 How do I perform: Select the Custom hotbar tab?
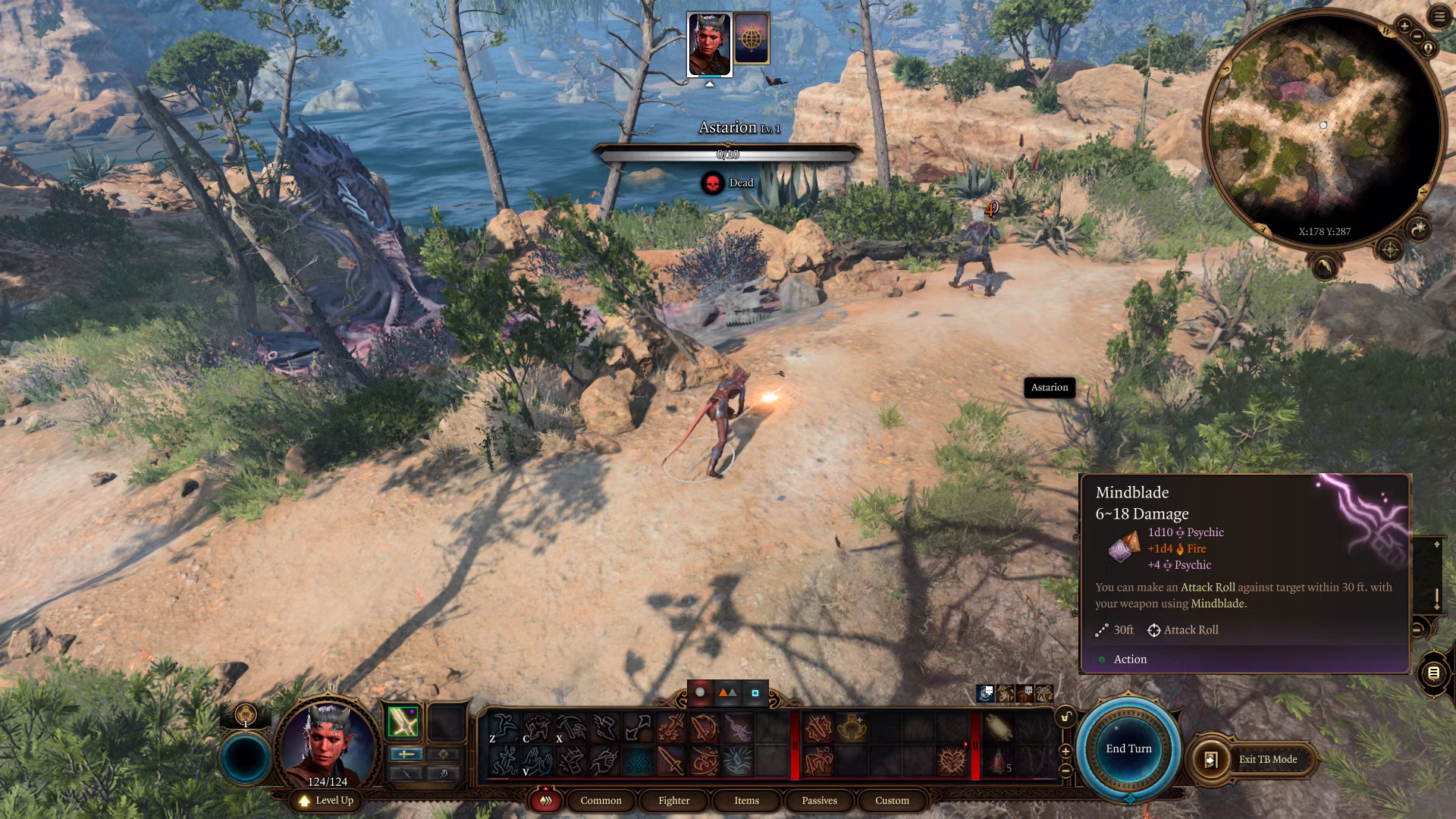pyautogui.click(x=892, y=800)
